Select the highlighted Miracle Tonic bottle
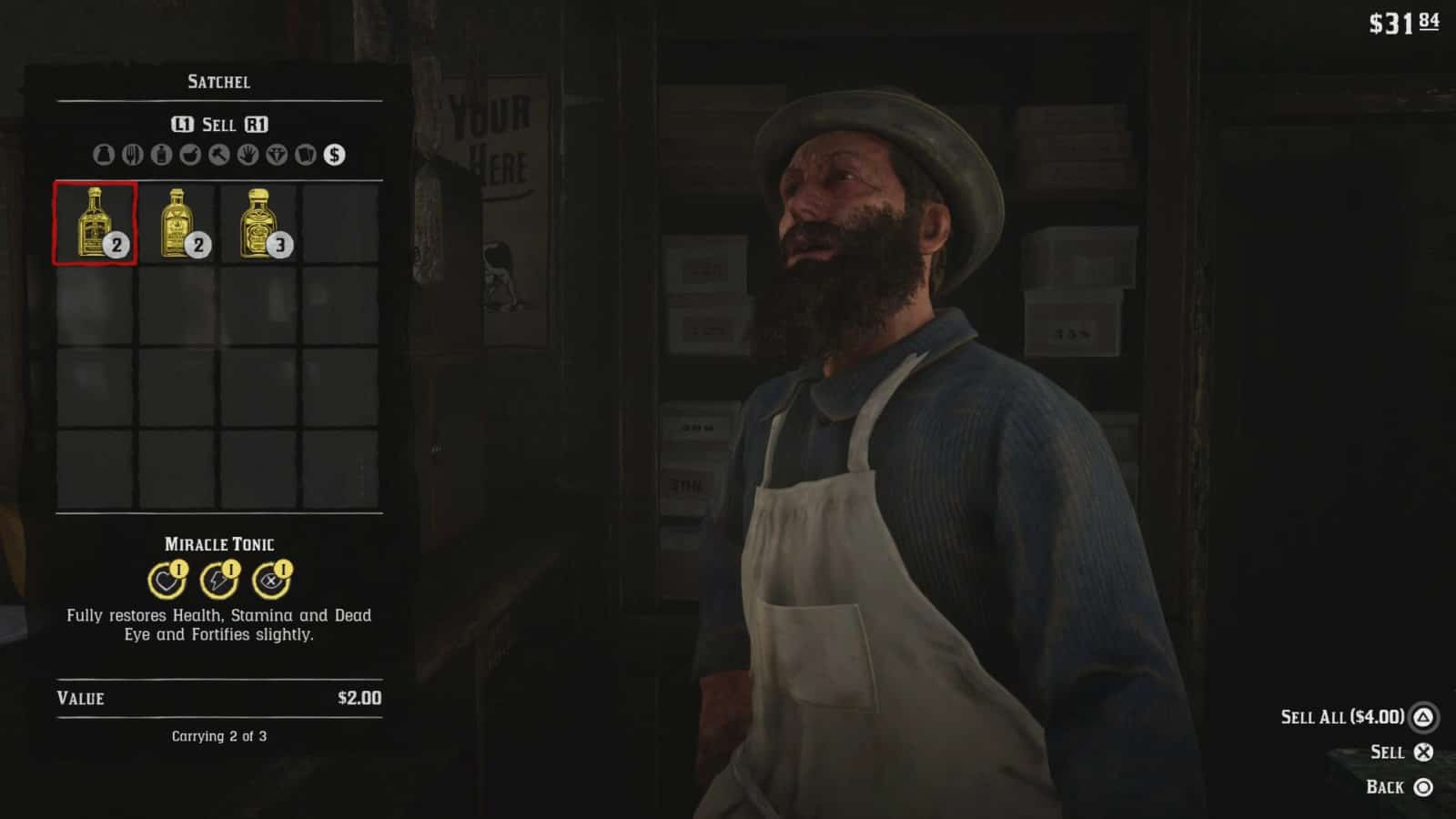Viewport: 1456px width, 819px height. click(94, 223)
